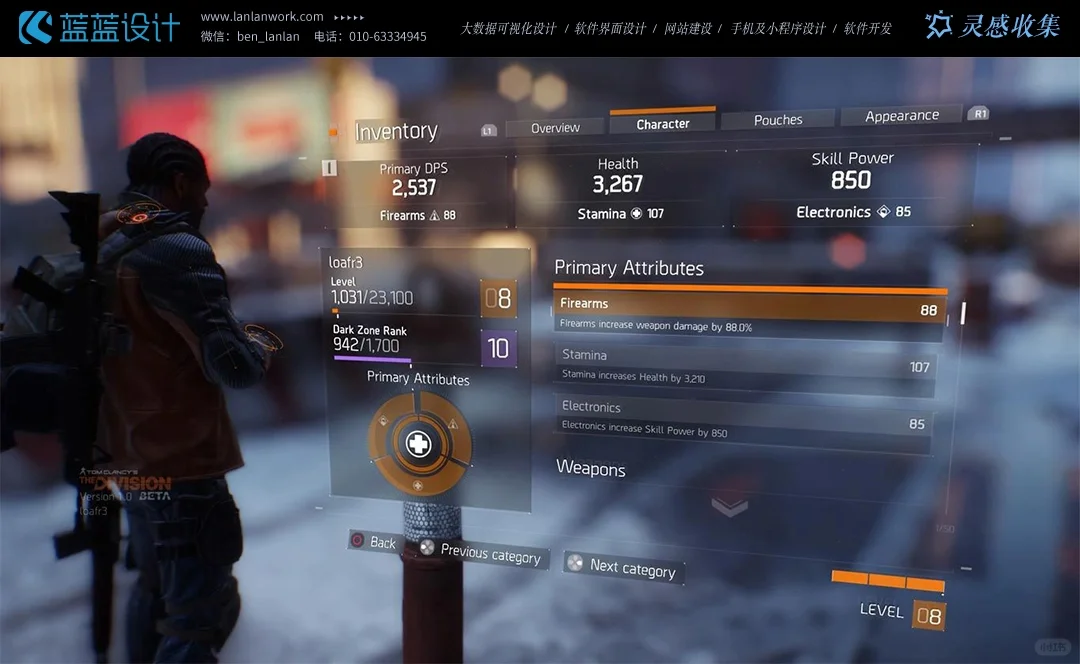Open the Pouches tab
This screenshot has width=1080, height=664.
(x=778, y=120)
